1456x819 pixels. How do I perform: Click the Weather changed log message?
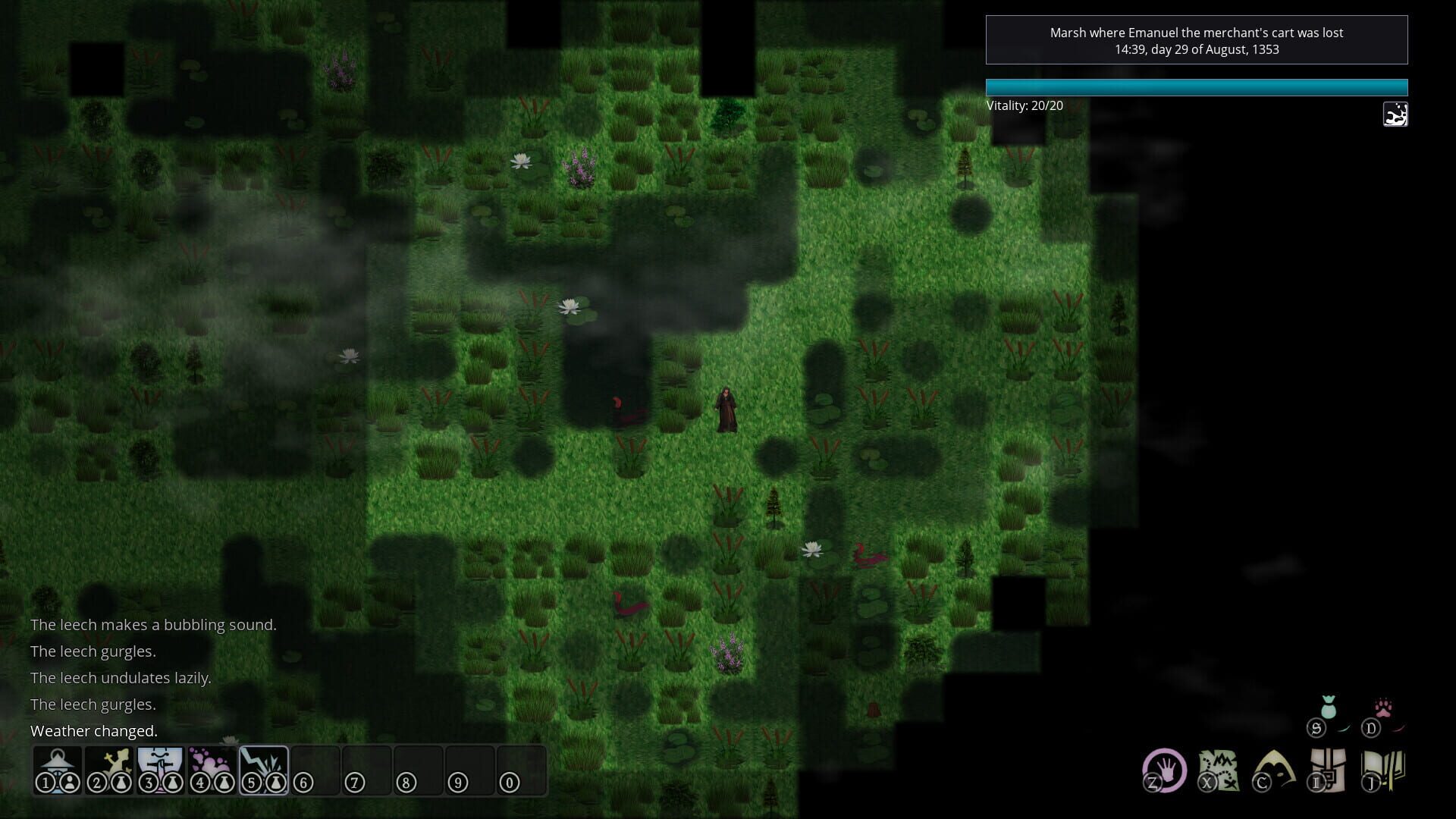tap(93, 730)
